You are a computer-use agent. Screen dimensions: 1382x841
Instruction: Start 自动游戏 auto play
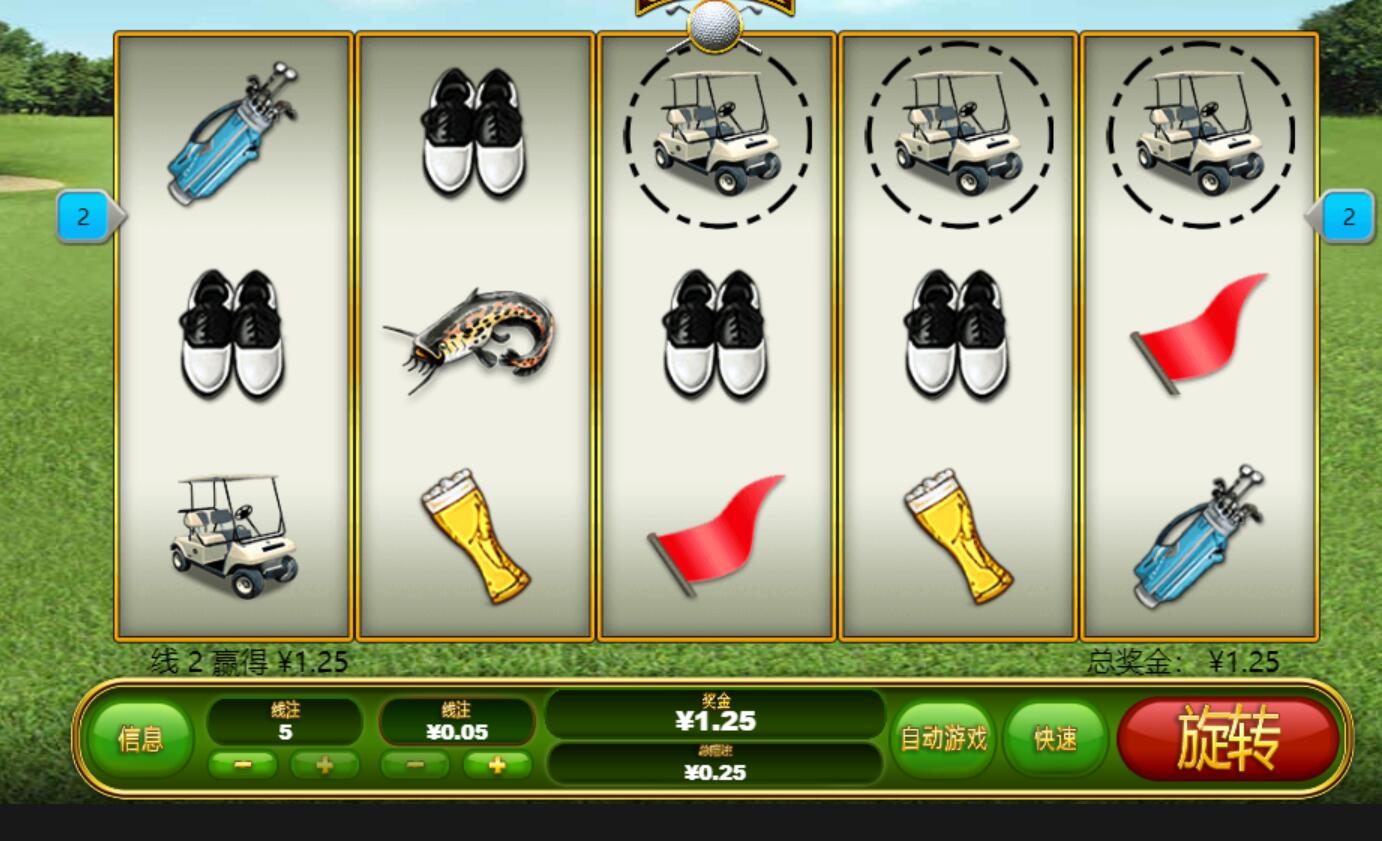[943, 739]
